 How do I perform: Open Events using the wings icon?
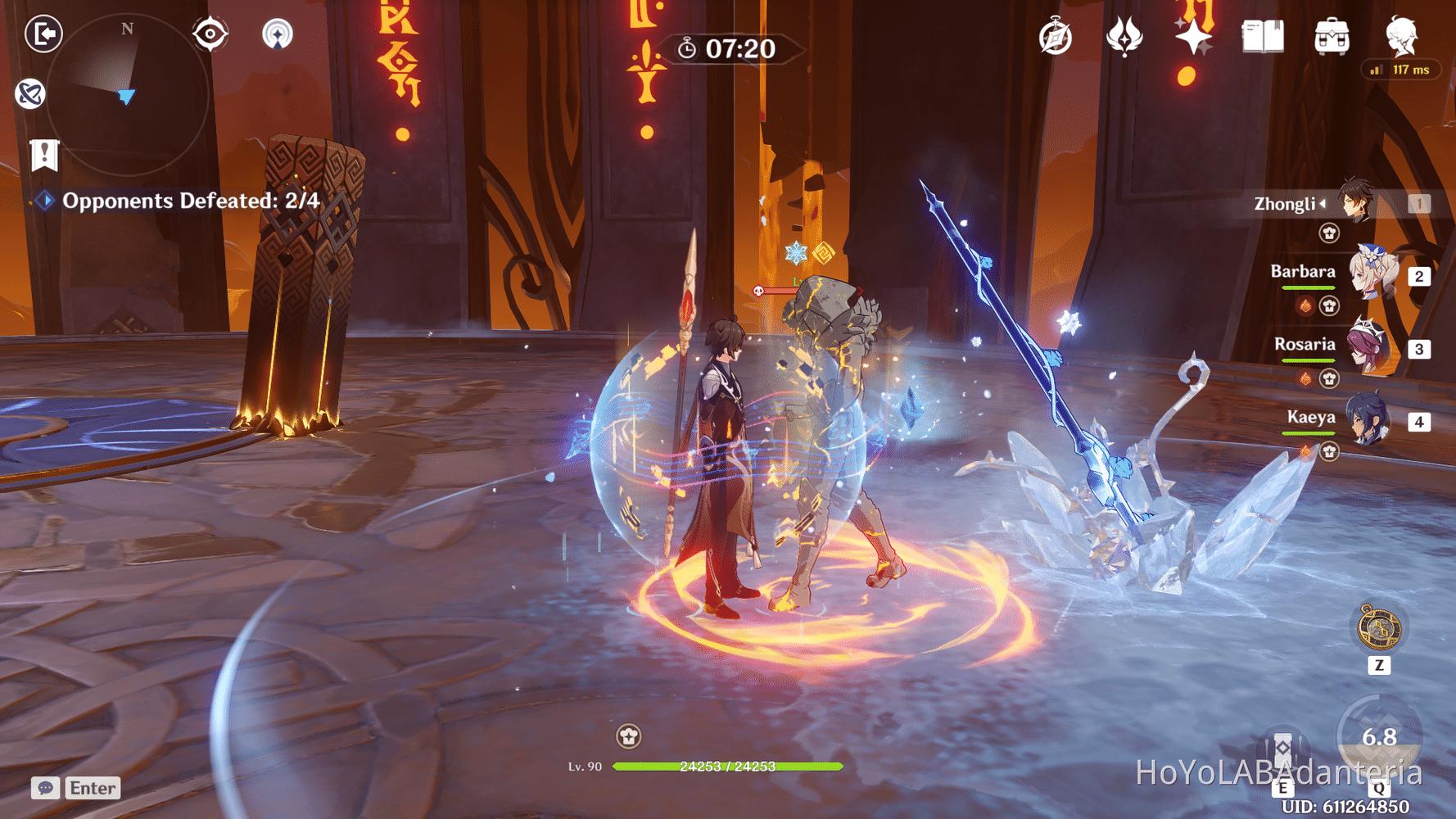coord(1124,36)
